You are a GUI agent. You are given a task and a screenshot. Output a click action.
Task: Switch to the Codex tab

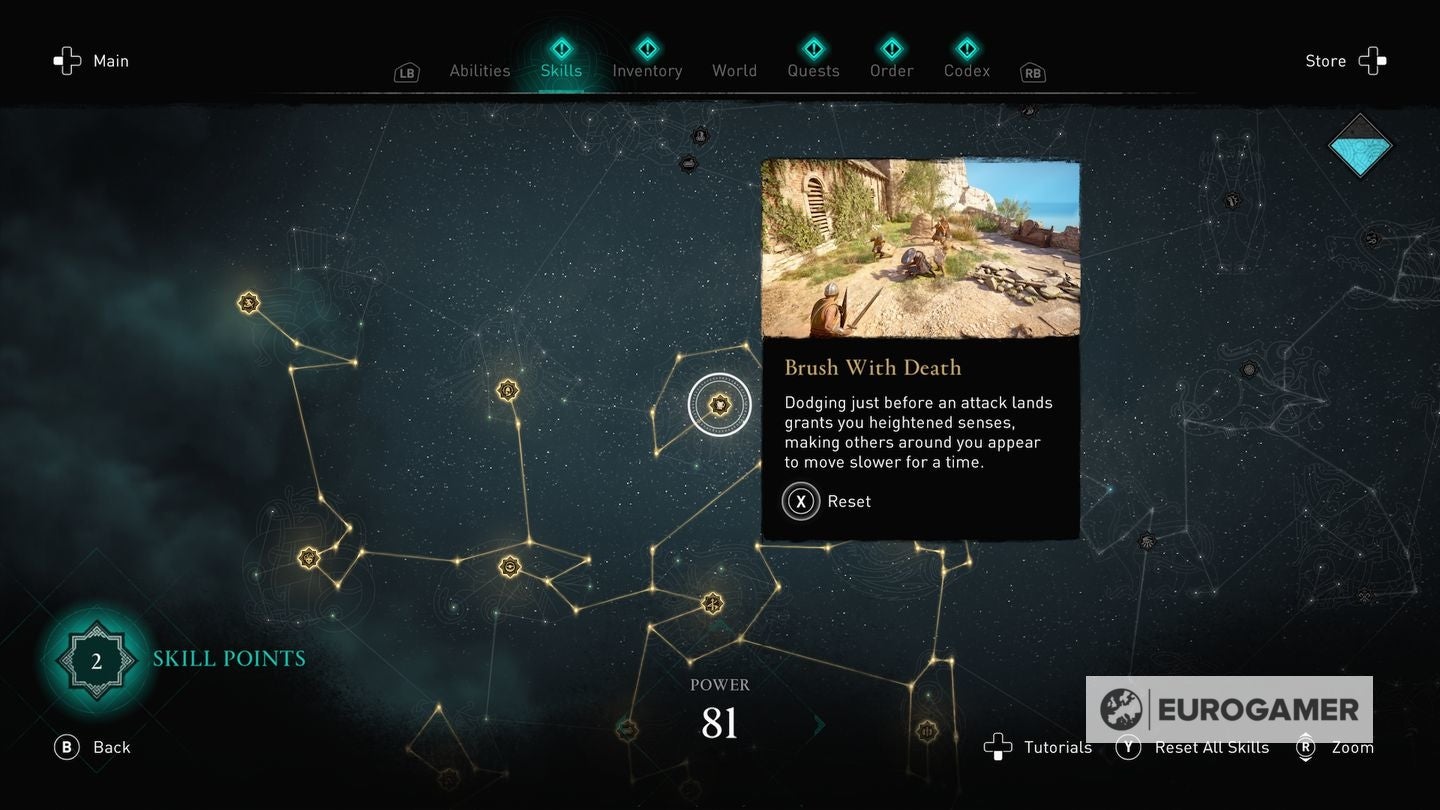click(x=967, y=71)
